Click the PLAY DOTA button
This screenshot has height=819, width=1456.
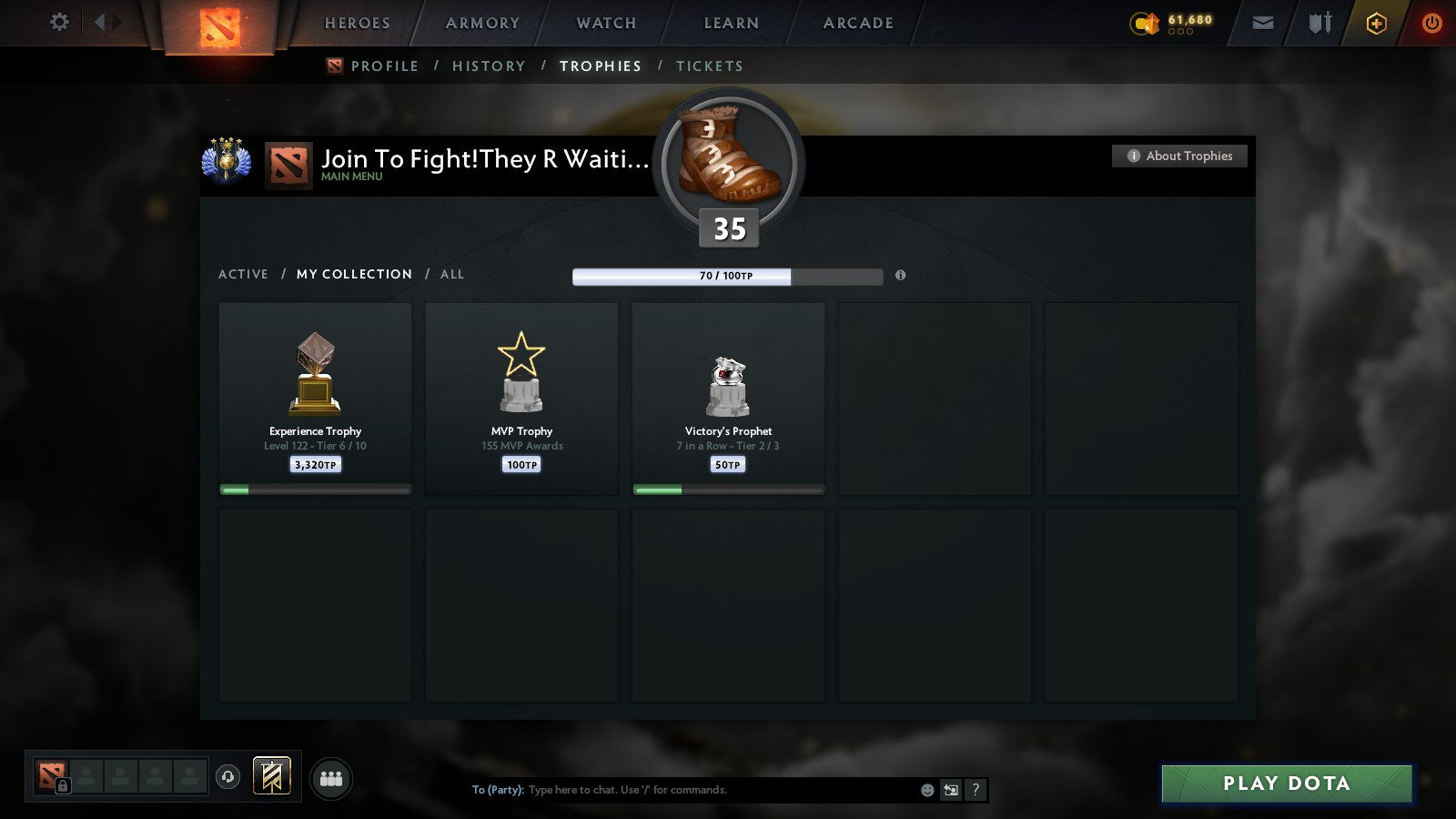coord(1286,783)
